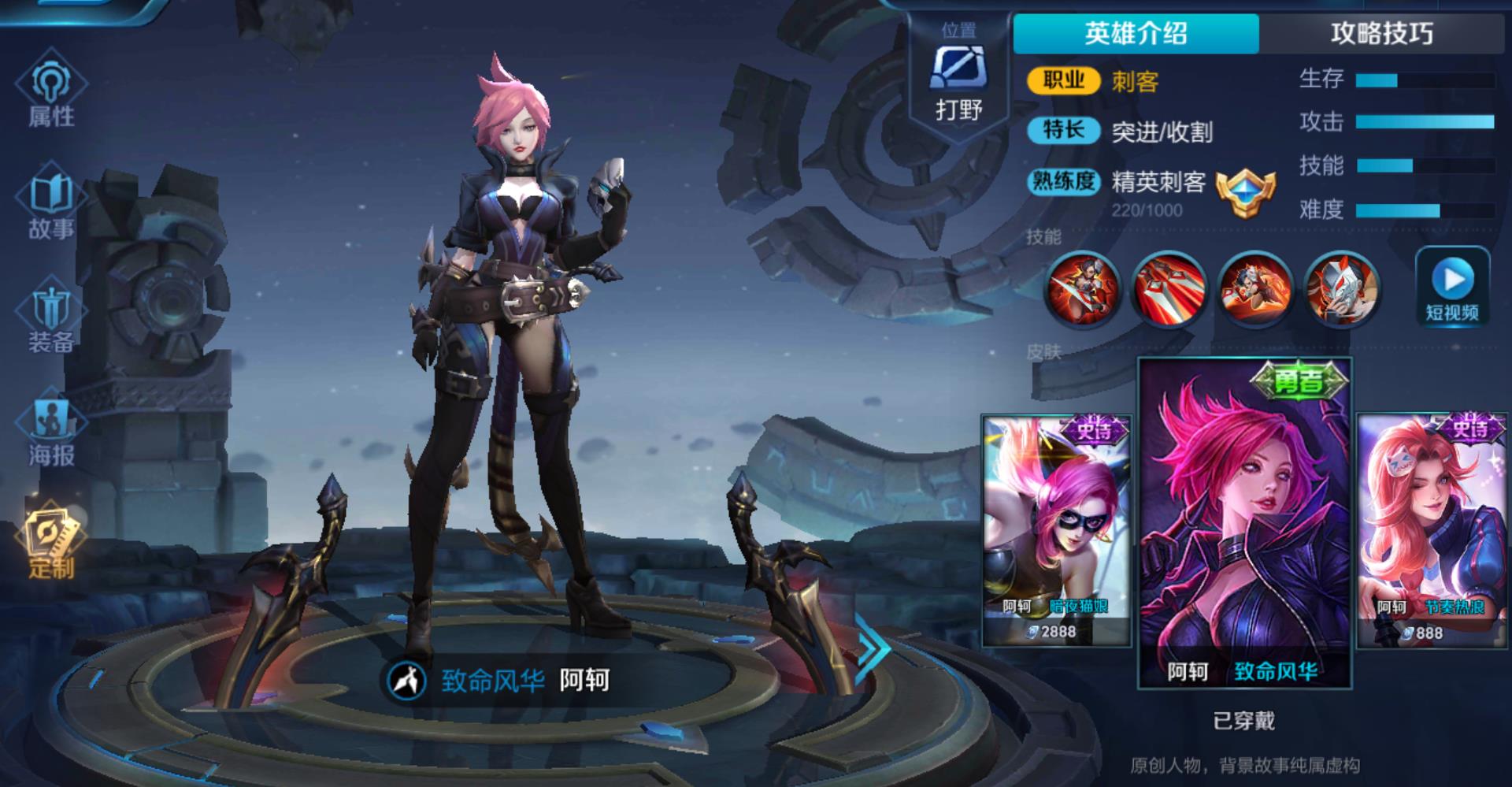Open the 故事 story section
This screenshot has height=787, width=1512.
coord(51,205)
